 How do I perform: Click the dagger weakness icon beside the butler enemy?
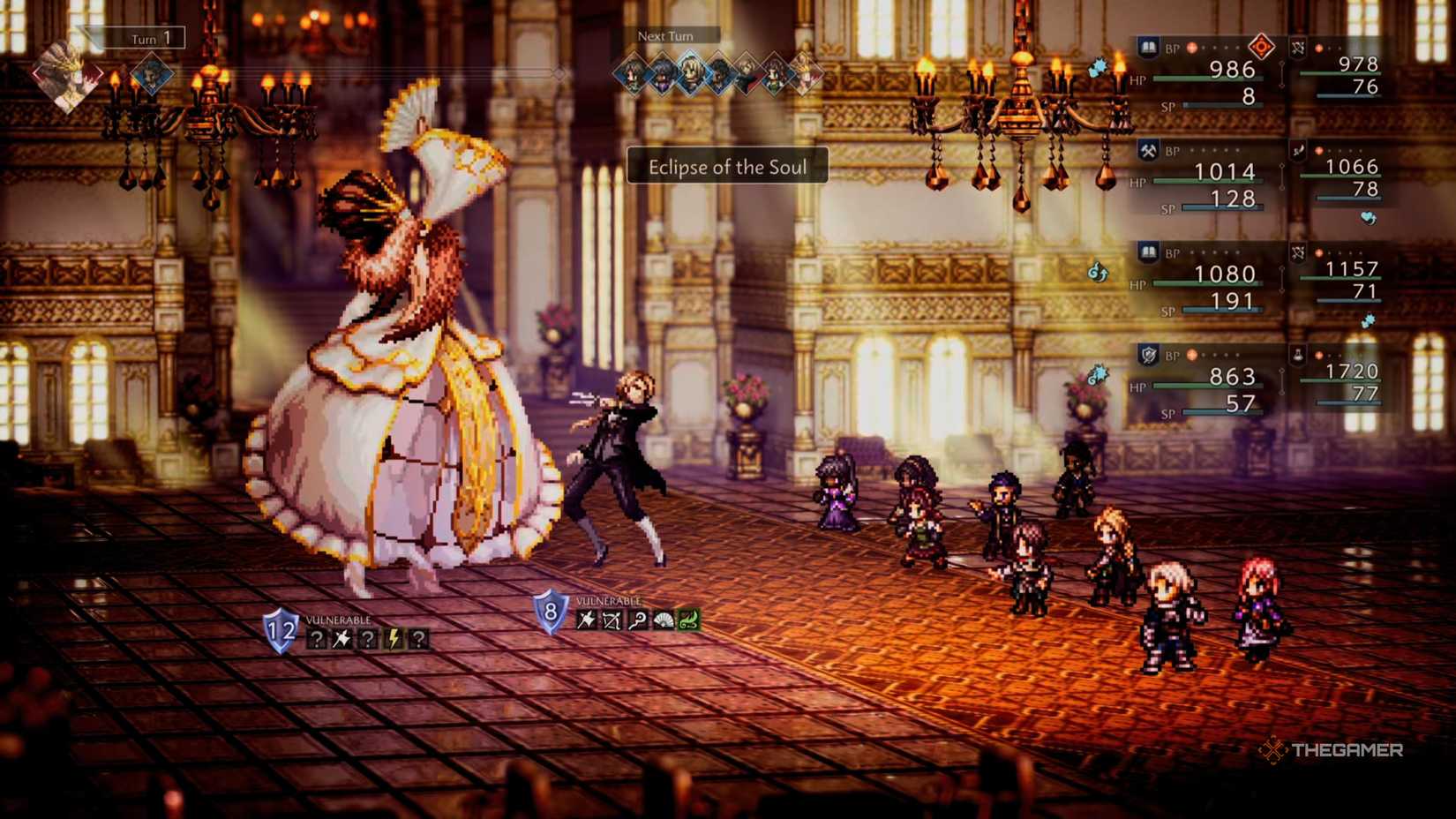click(585, 620)
